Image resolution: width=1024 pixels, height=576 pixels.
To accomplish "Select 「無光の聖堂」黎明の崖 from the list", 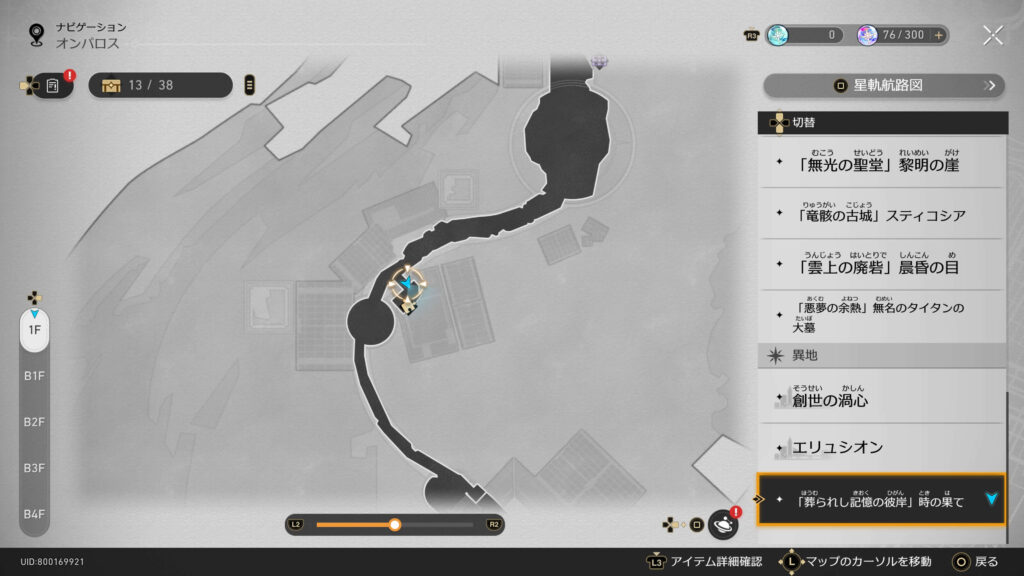I will click(880, 161).
